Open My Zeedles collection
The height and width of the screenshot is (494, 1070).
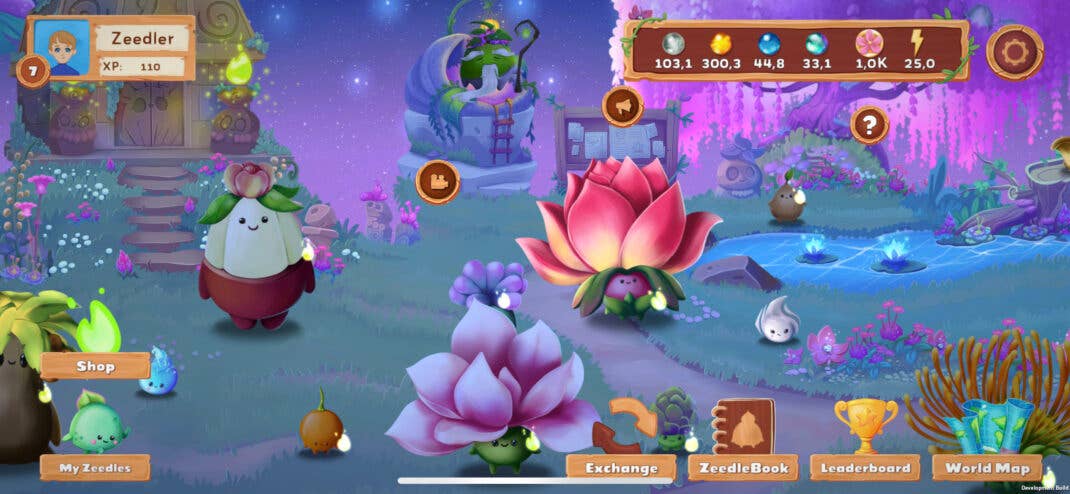[95, 467]
